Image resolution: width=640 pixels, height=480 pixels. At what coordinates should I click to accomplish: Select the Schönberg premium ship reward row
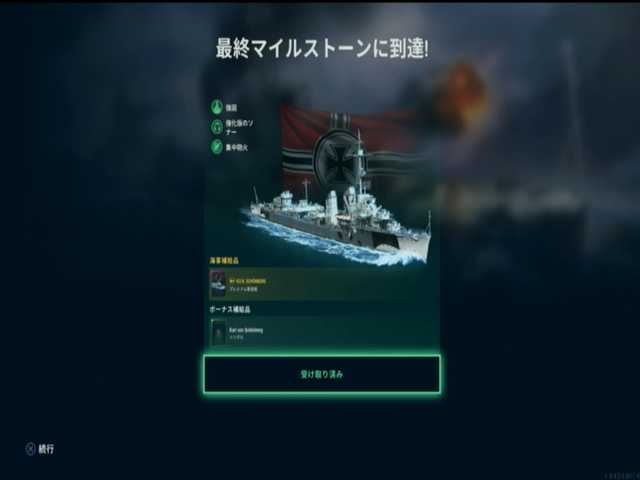coord(322,284)
